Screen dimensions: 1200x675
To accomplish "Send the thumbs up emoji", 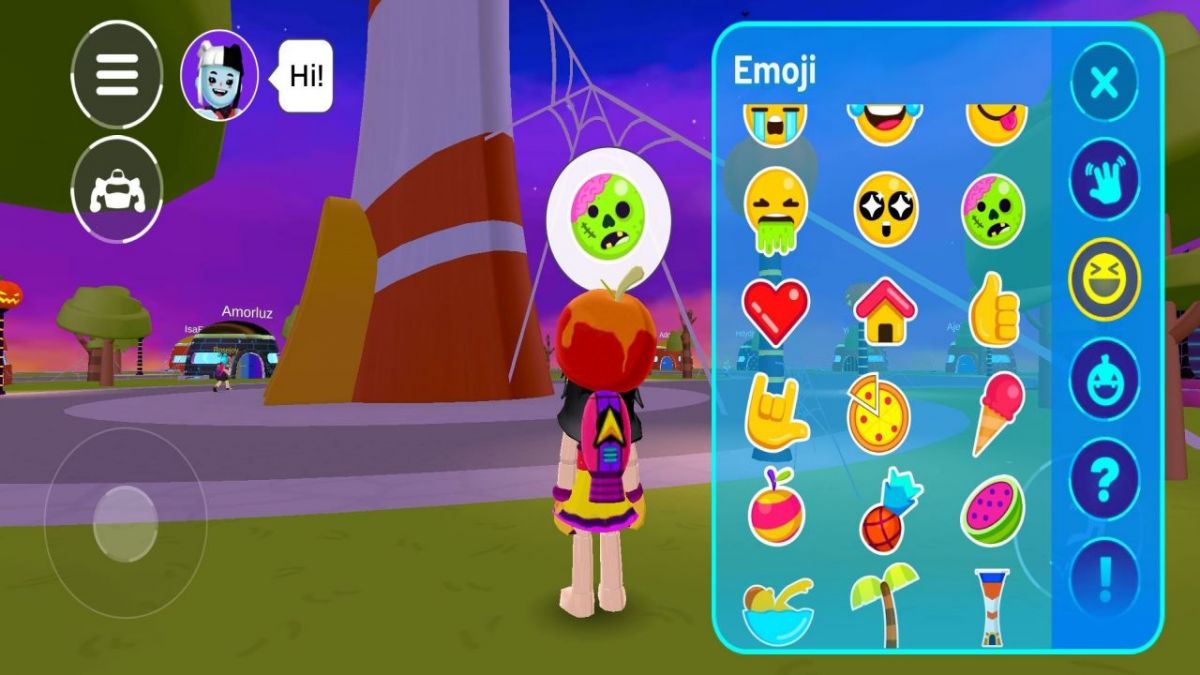I will pyautogui.click(x=992, y=311).
